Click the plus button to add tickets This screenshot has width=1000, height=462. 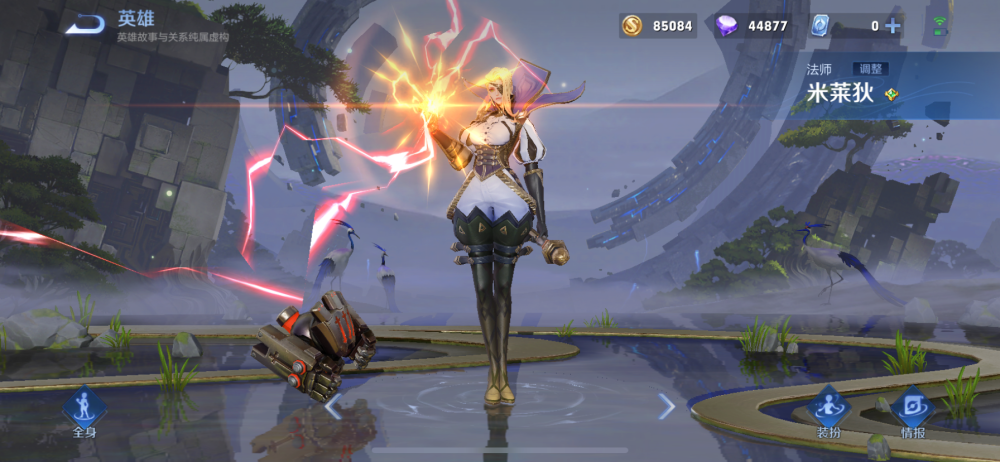pos(893,26)
